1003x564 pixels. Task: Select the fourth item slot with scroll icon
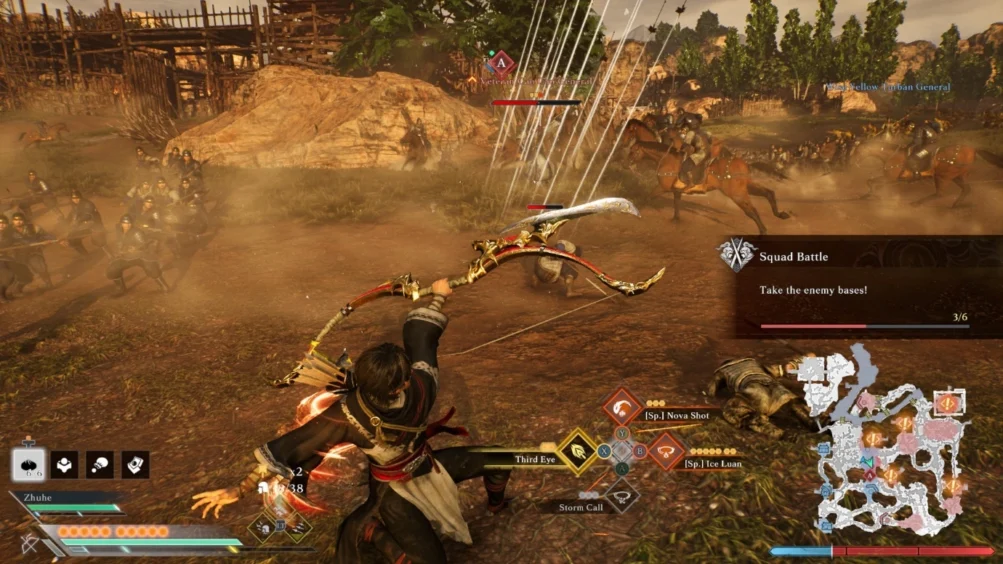coord(135,464)
